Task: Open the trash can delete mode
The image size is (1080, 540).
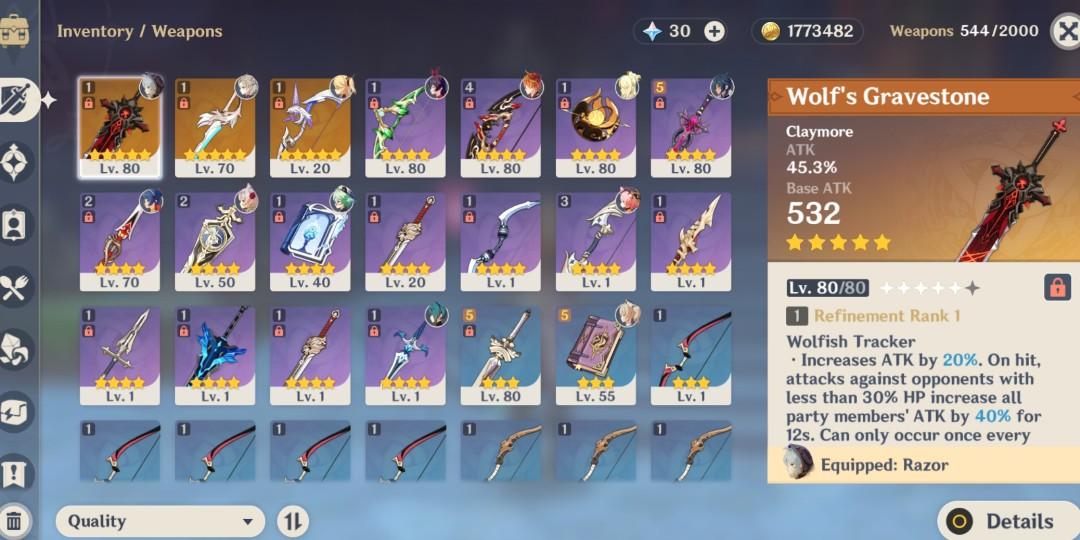Action: [x=15, y=521]
